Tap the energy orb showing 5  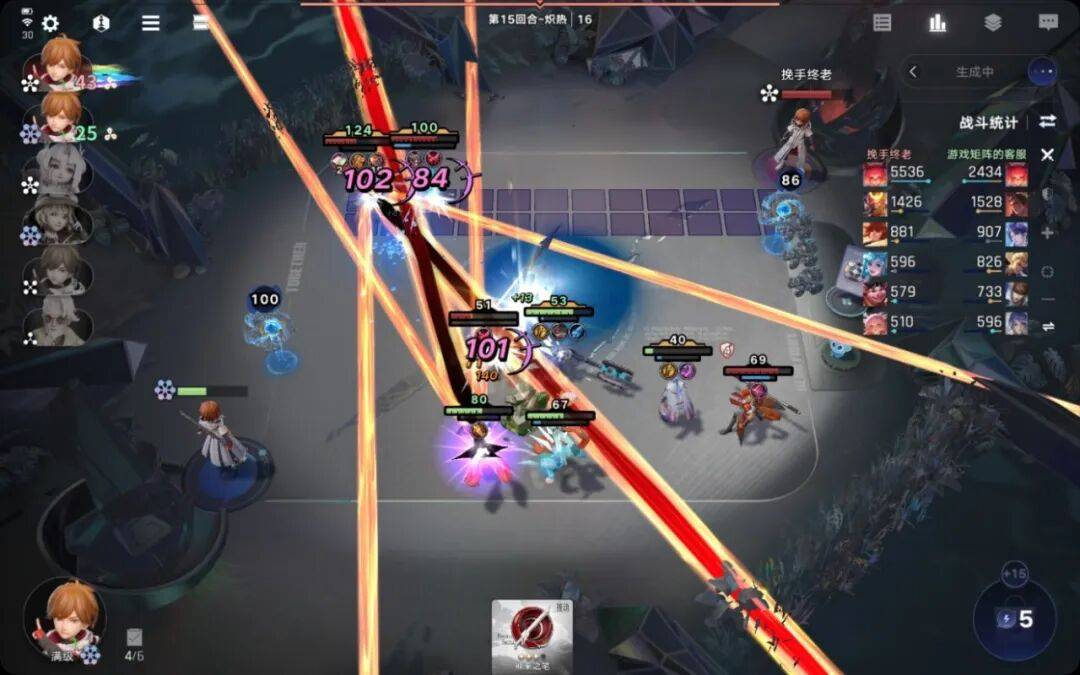1014,620
